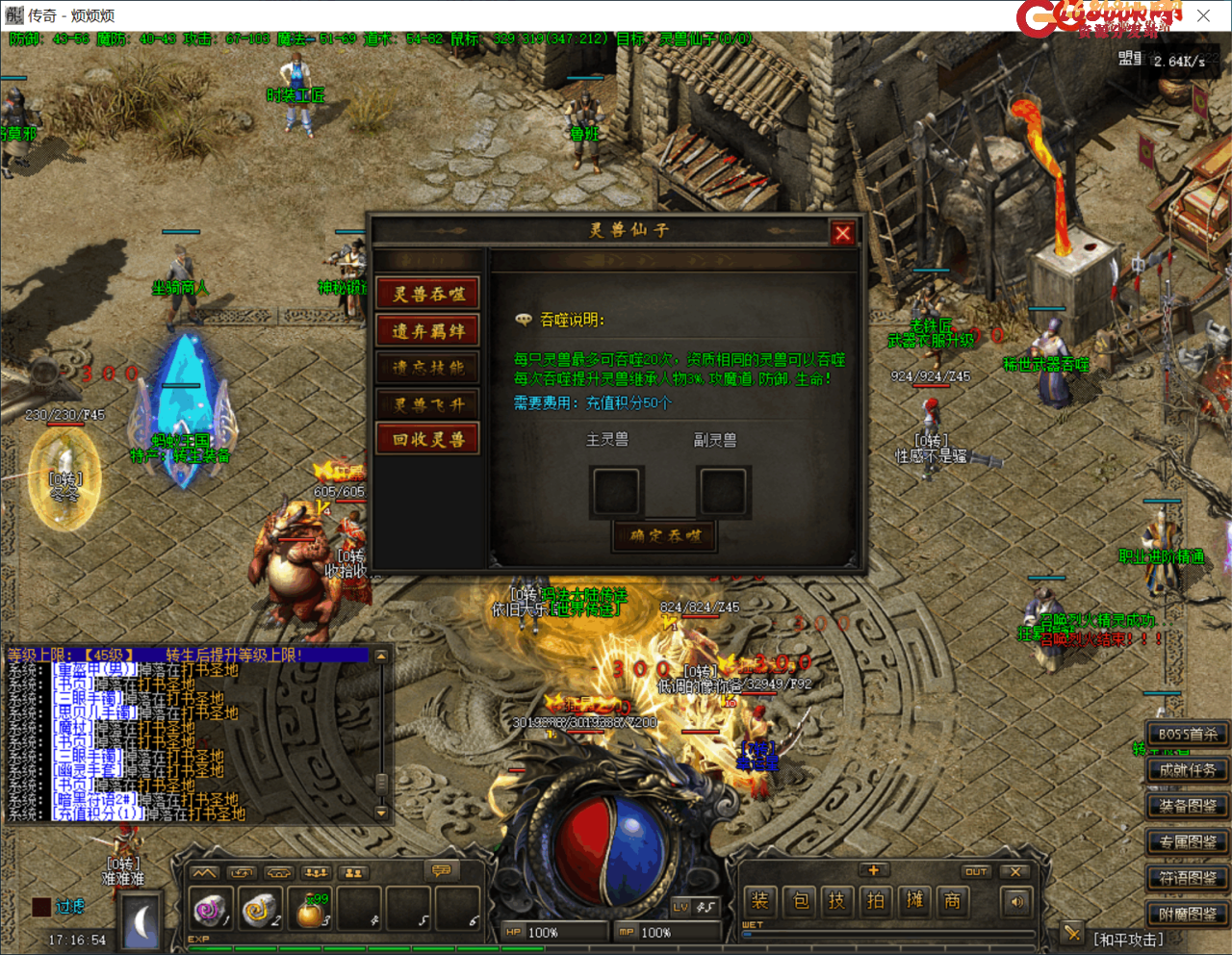Toggle the sound speaker button
Screen dimensions: 1232x955
1017,902
